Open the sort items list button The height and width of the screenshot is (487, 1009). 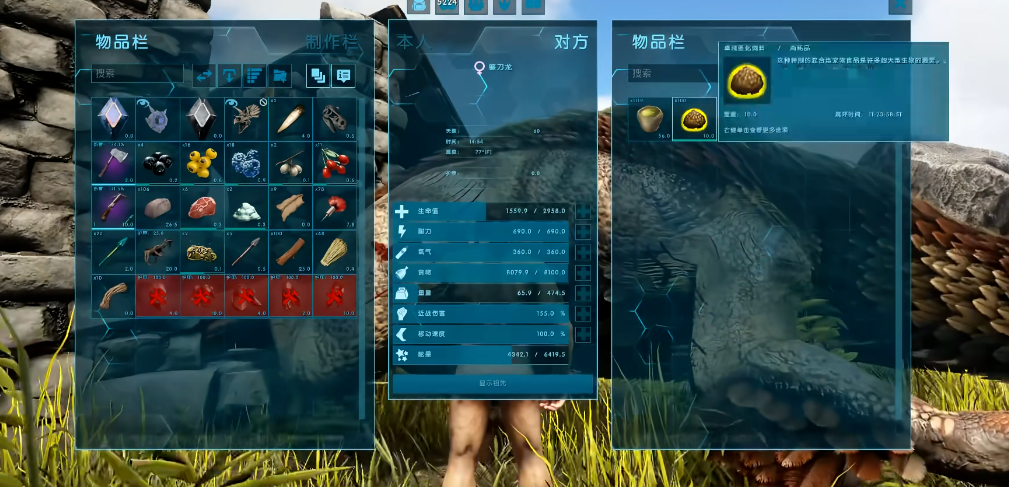(x=254, y=75)
